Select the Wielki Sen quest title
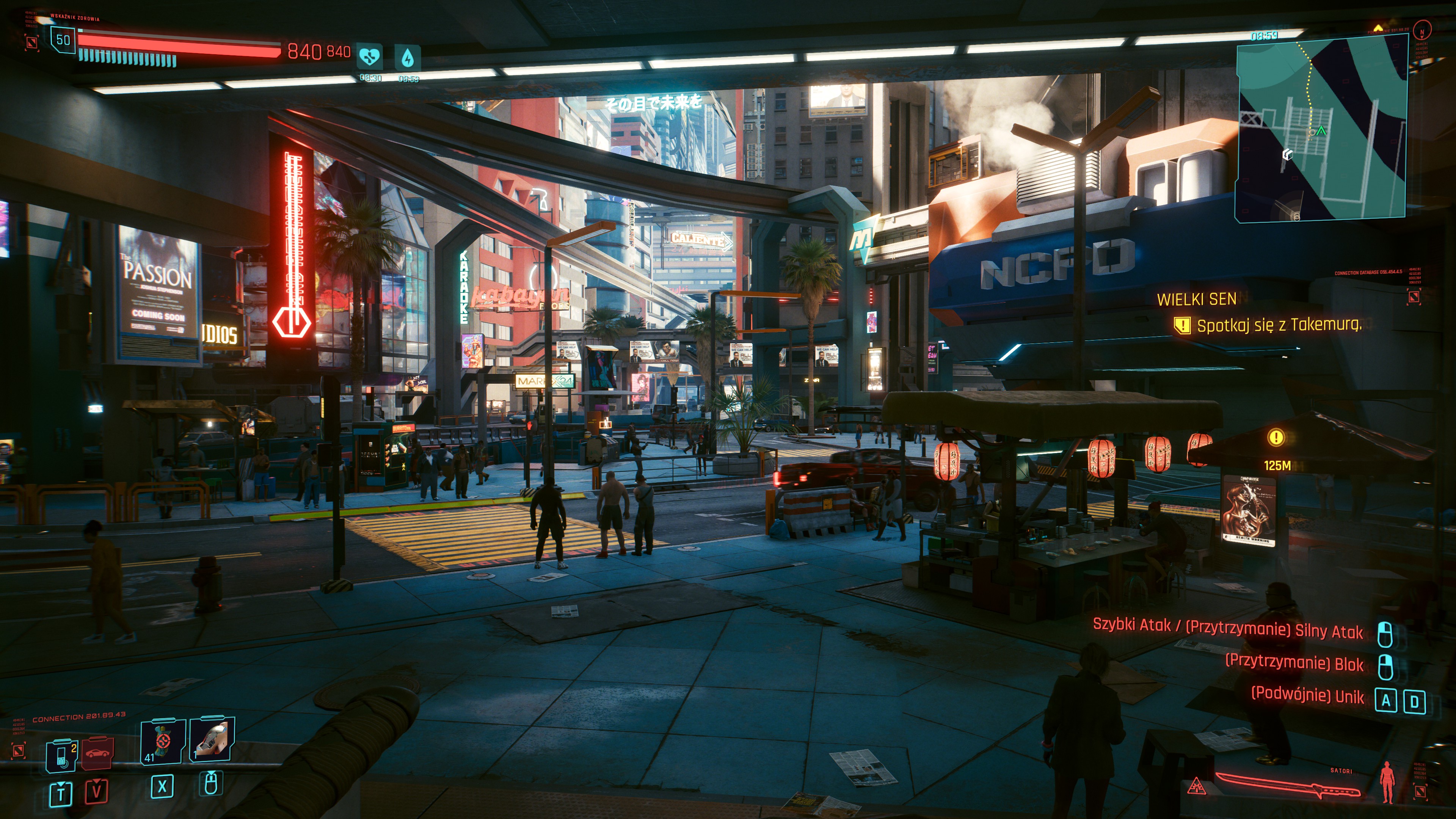Viewport: 1456px width, 819px height. tap(1196, 299)
